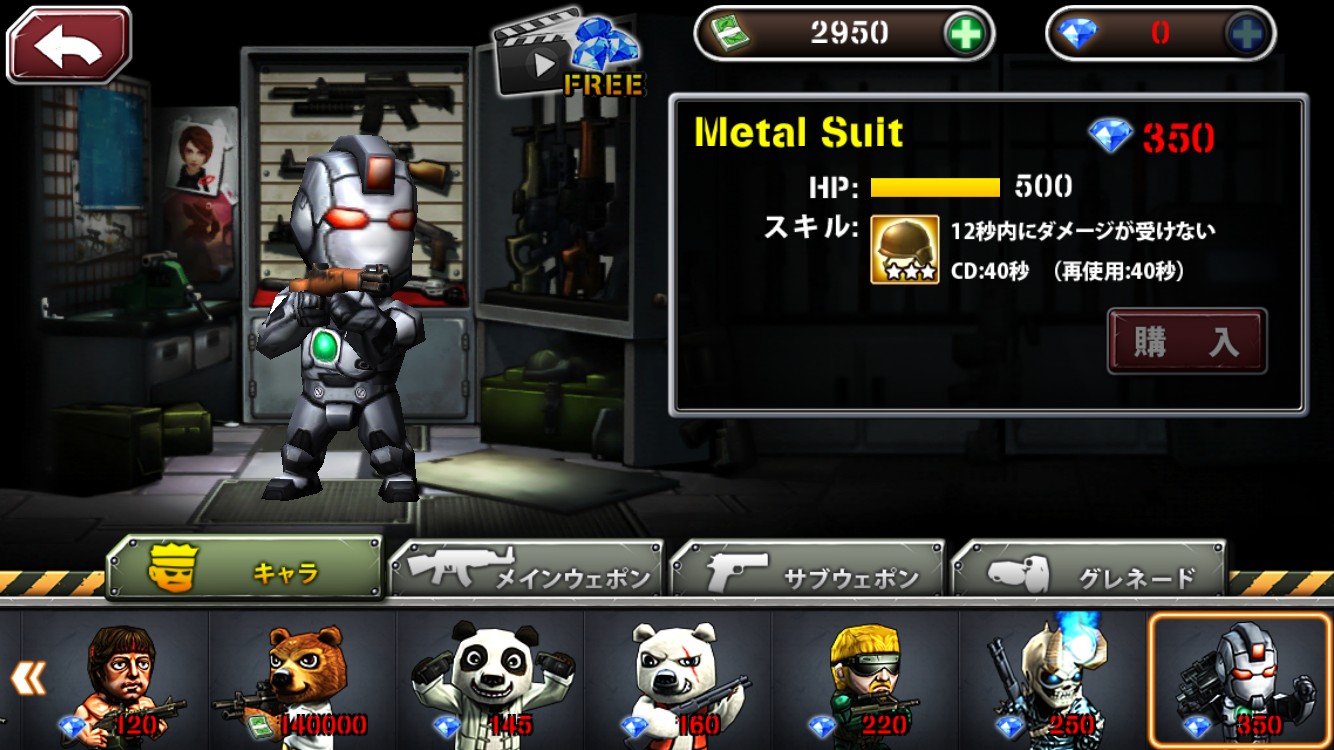Add more cash with the green plus
This screenshot has height=750, width=1334.
966,34
